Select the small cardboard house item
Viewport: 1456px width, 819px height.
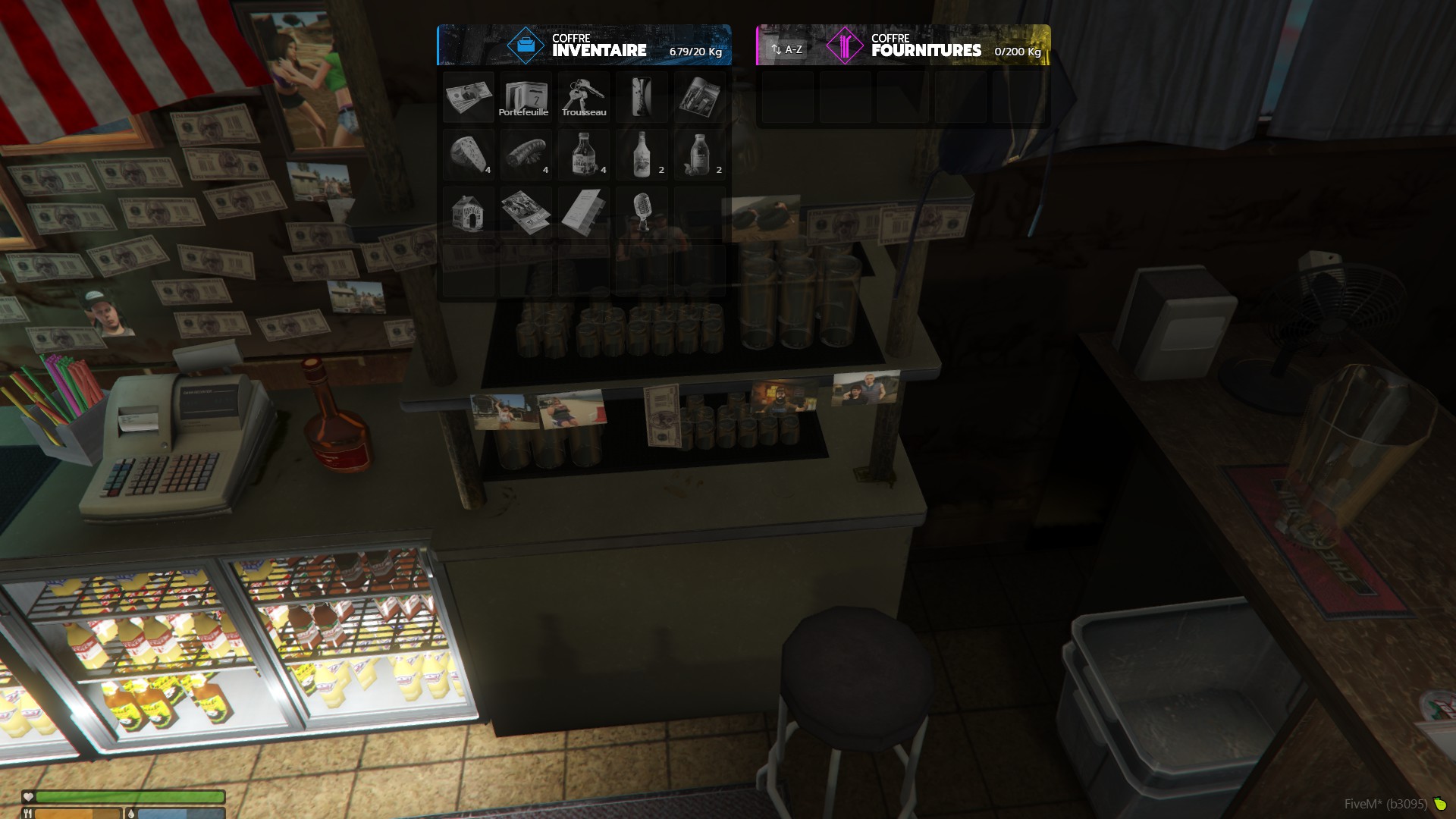pyautogui.click(x=469, y=212)
